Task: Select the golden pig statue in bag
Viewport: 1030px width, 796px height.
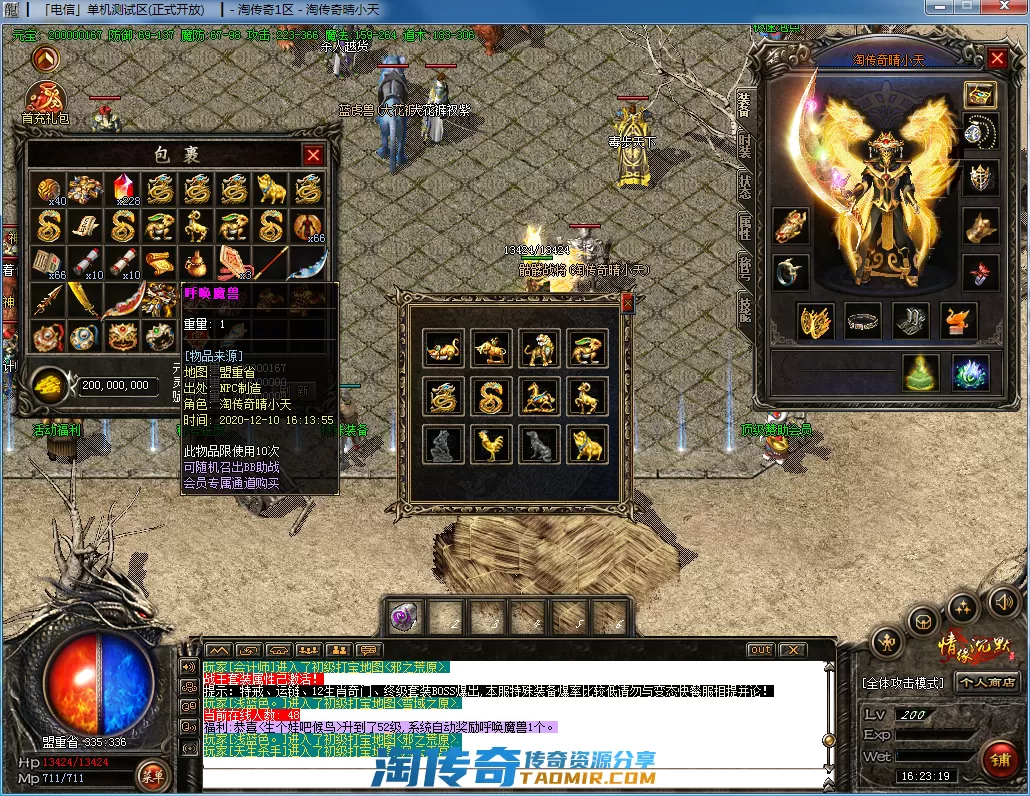Action: pos(271,189)
